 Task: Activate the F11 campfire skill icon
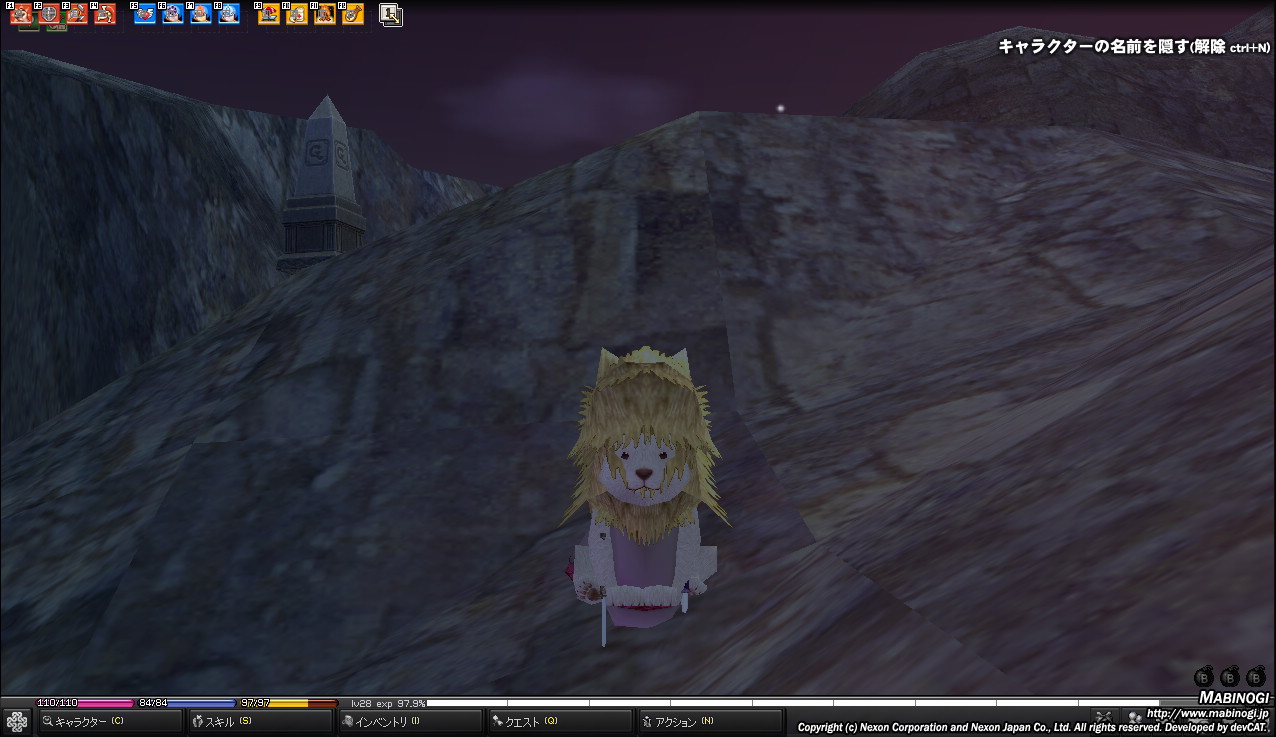click(x=325, y=14)
